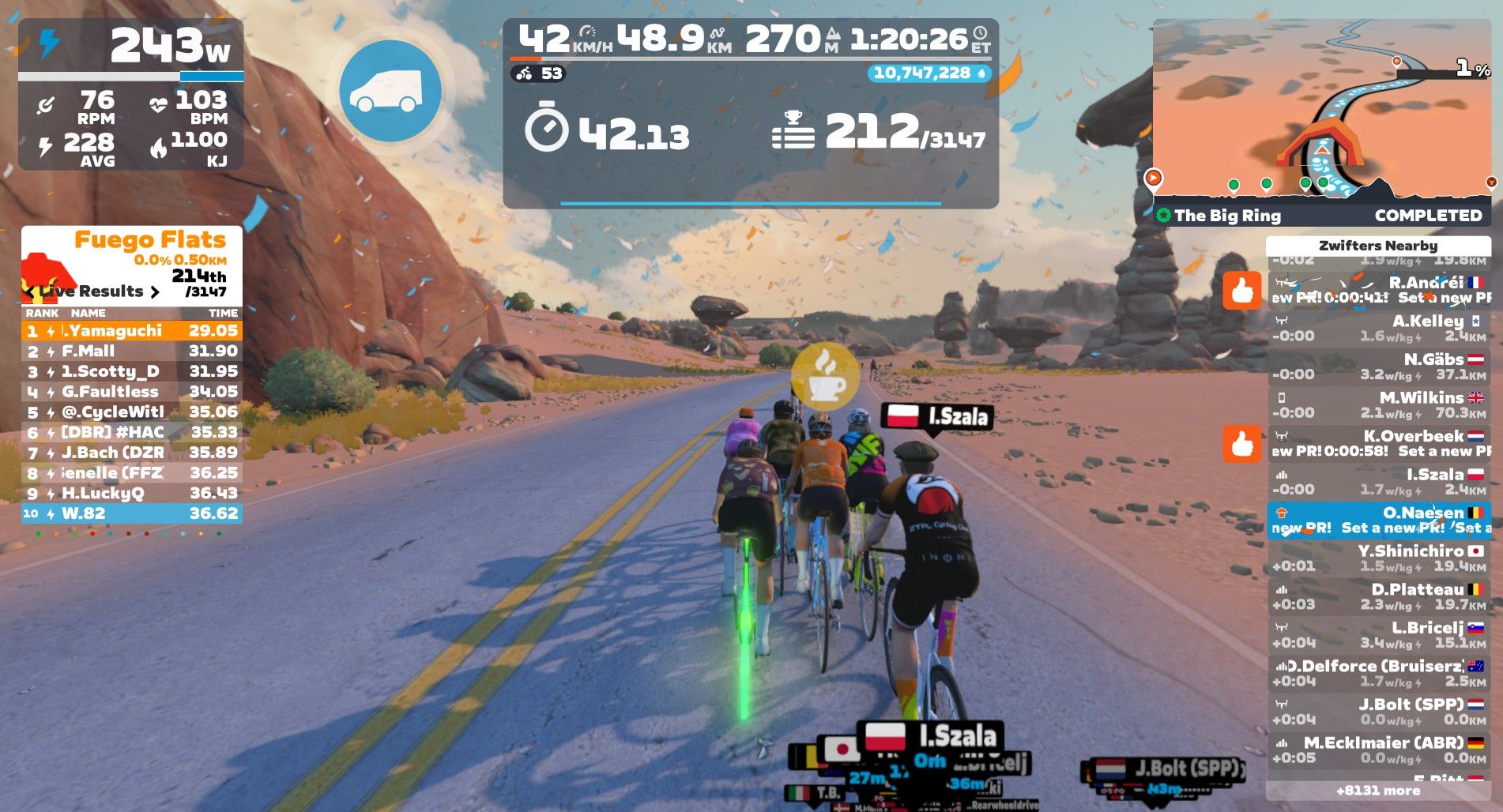Select L.Bricelj in the rider list

[x=1379, y=635]
